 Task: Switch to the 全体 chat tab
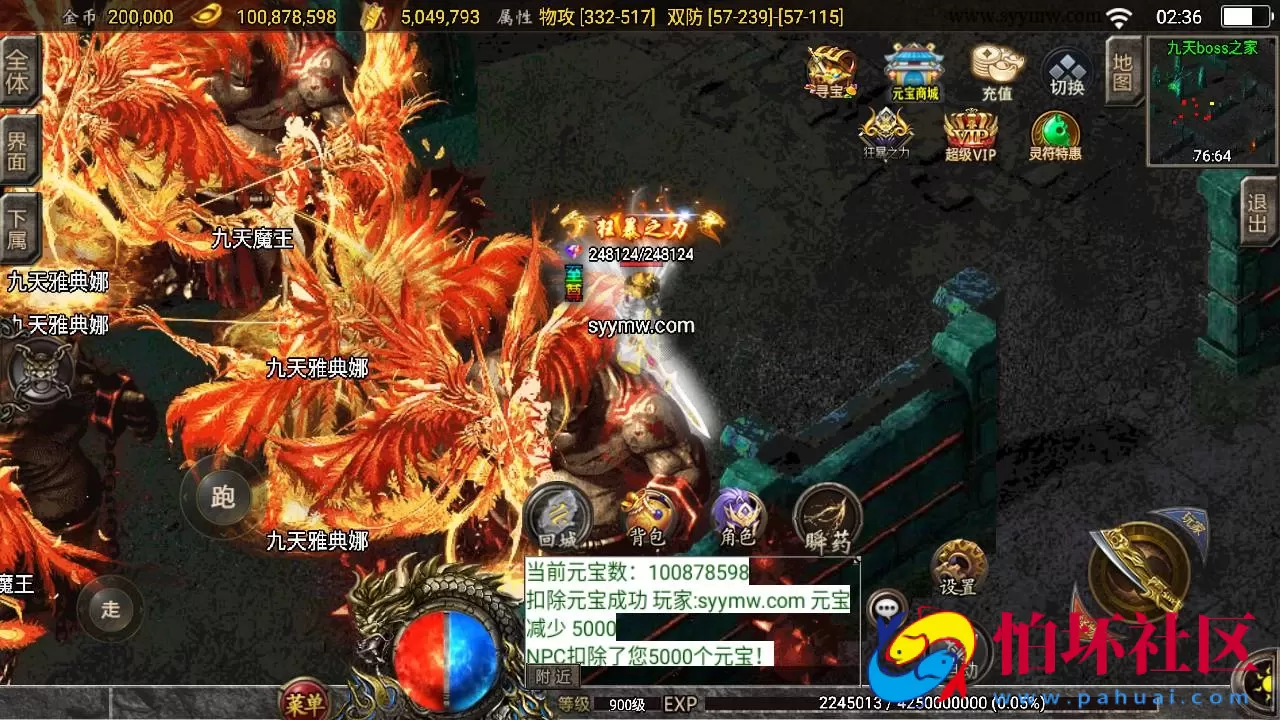[20, 70]
